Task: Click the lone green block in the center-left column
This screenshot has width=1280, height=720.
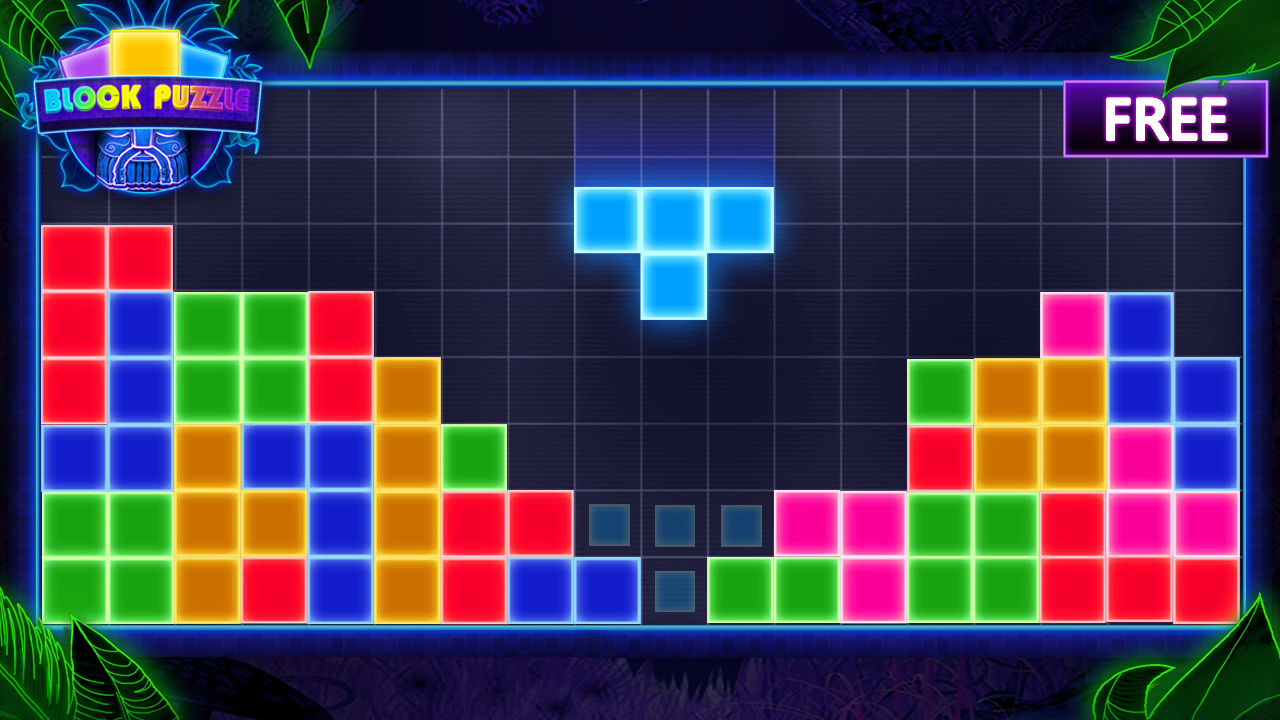Action: [474, 455]
